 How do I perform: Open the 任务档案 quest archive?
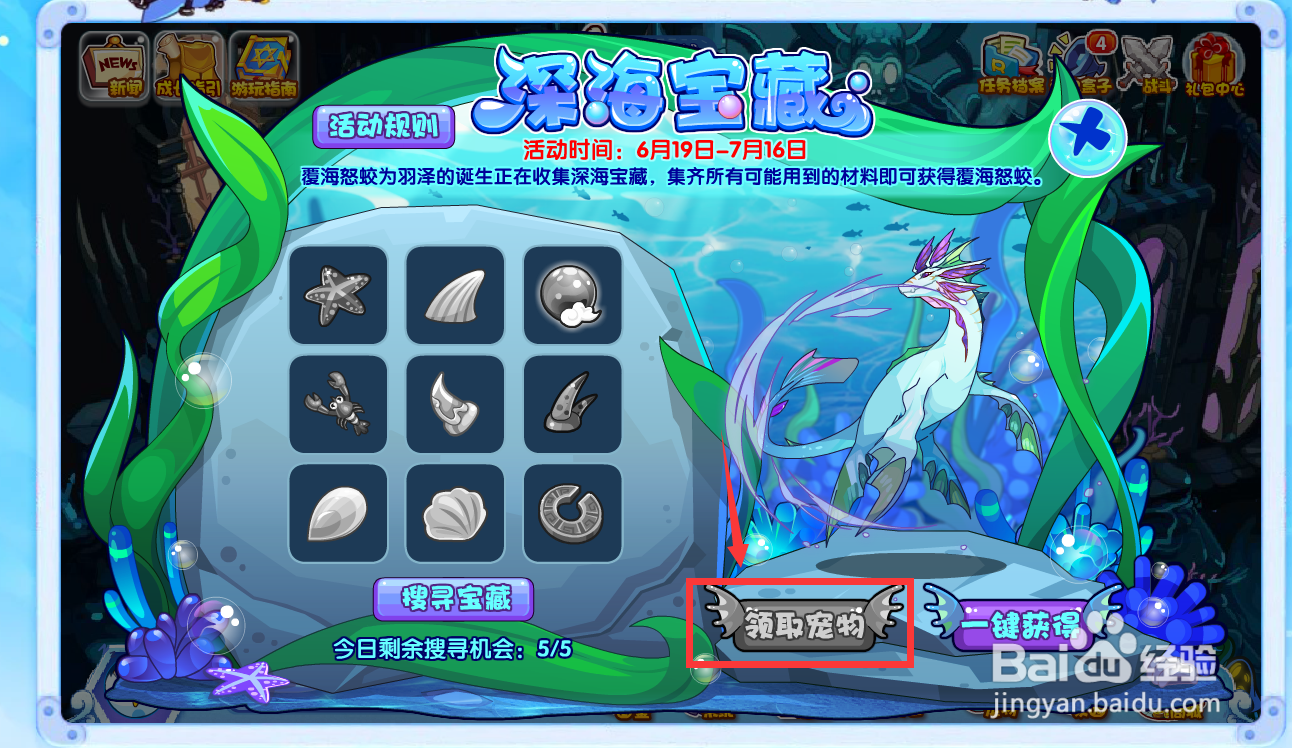(x=1012, y=60)
